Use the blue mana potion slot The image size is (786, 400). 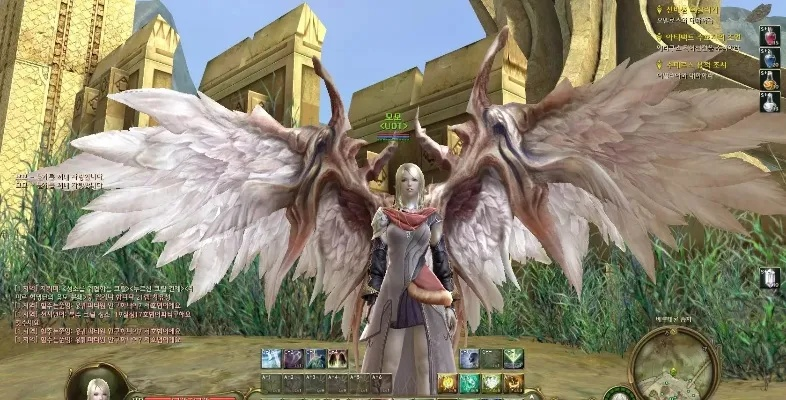(x=770, y=59)
